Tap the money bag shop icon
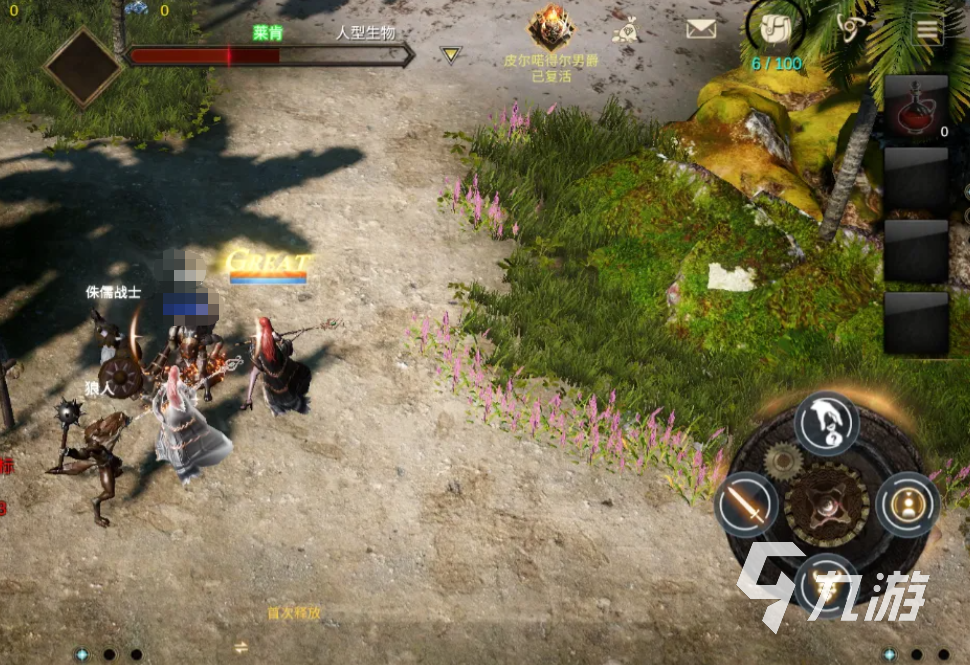 (x=626, y=30)
